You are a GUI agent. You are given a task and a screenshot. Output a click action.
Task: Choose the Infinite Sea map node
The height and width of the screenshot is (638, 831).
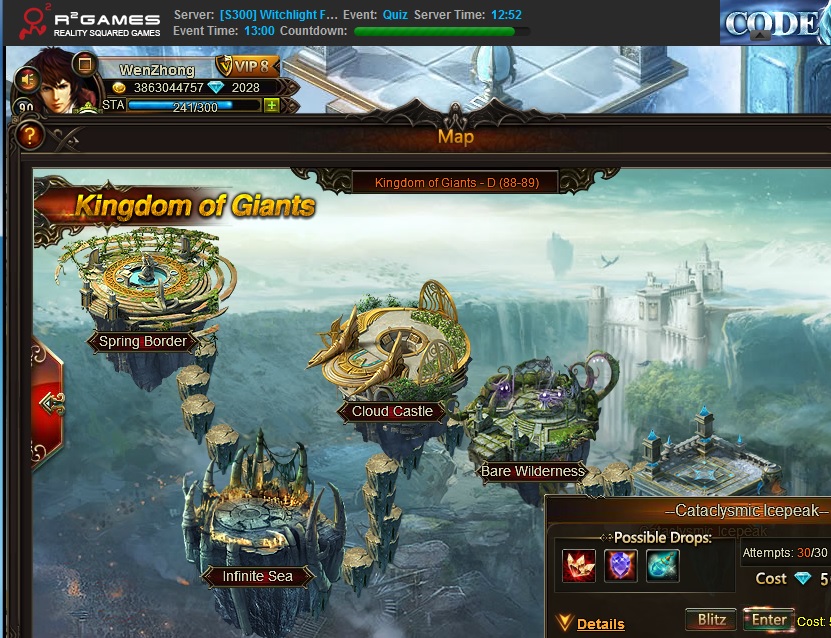(257, 576)
